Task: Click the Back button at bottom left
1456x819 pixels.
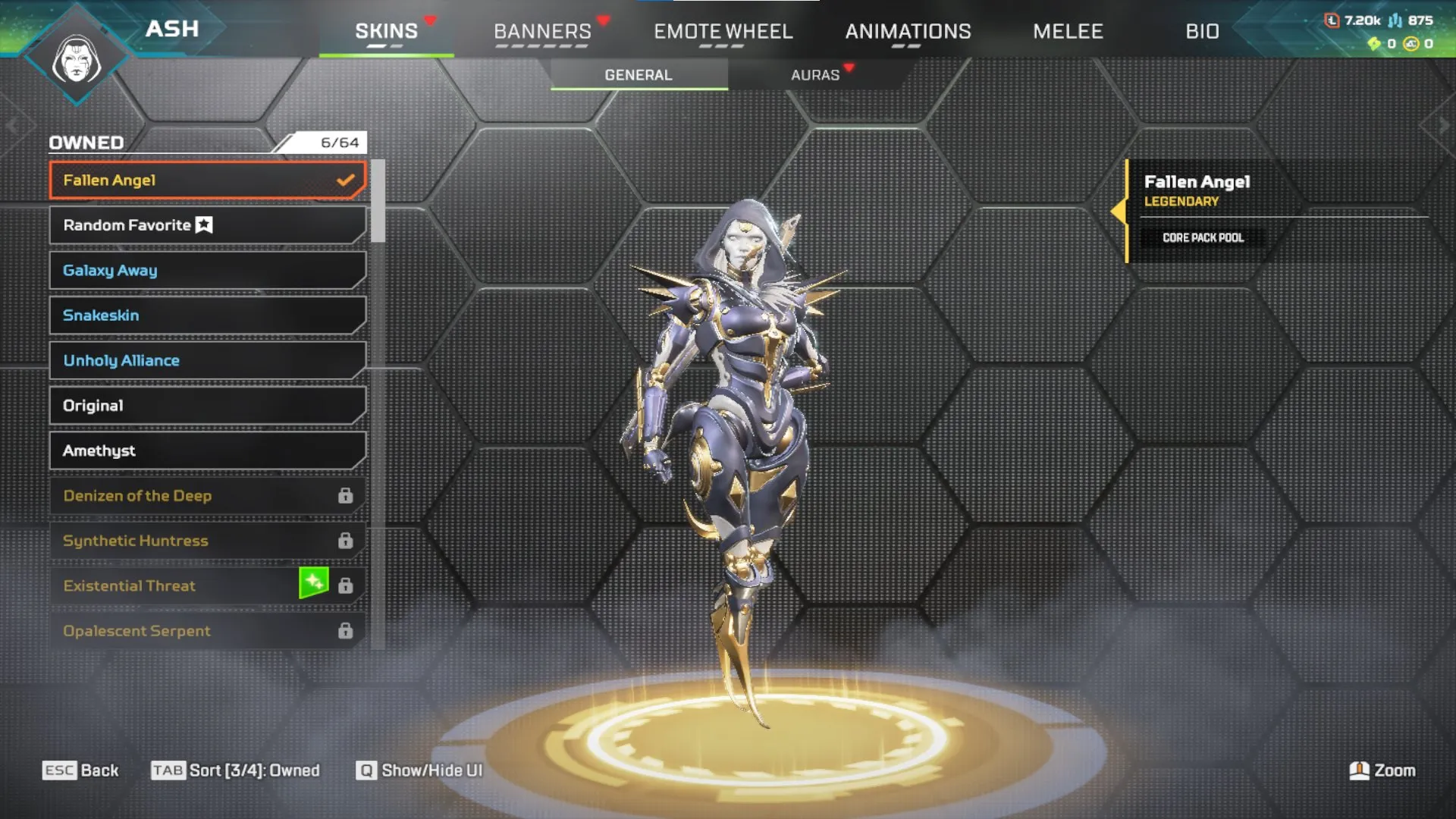Action: click(x=81, y=770)
